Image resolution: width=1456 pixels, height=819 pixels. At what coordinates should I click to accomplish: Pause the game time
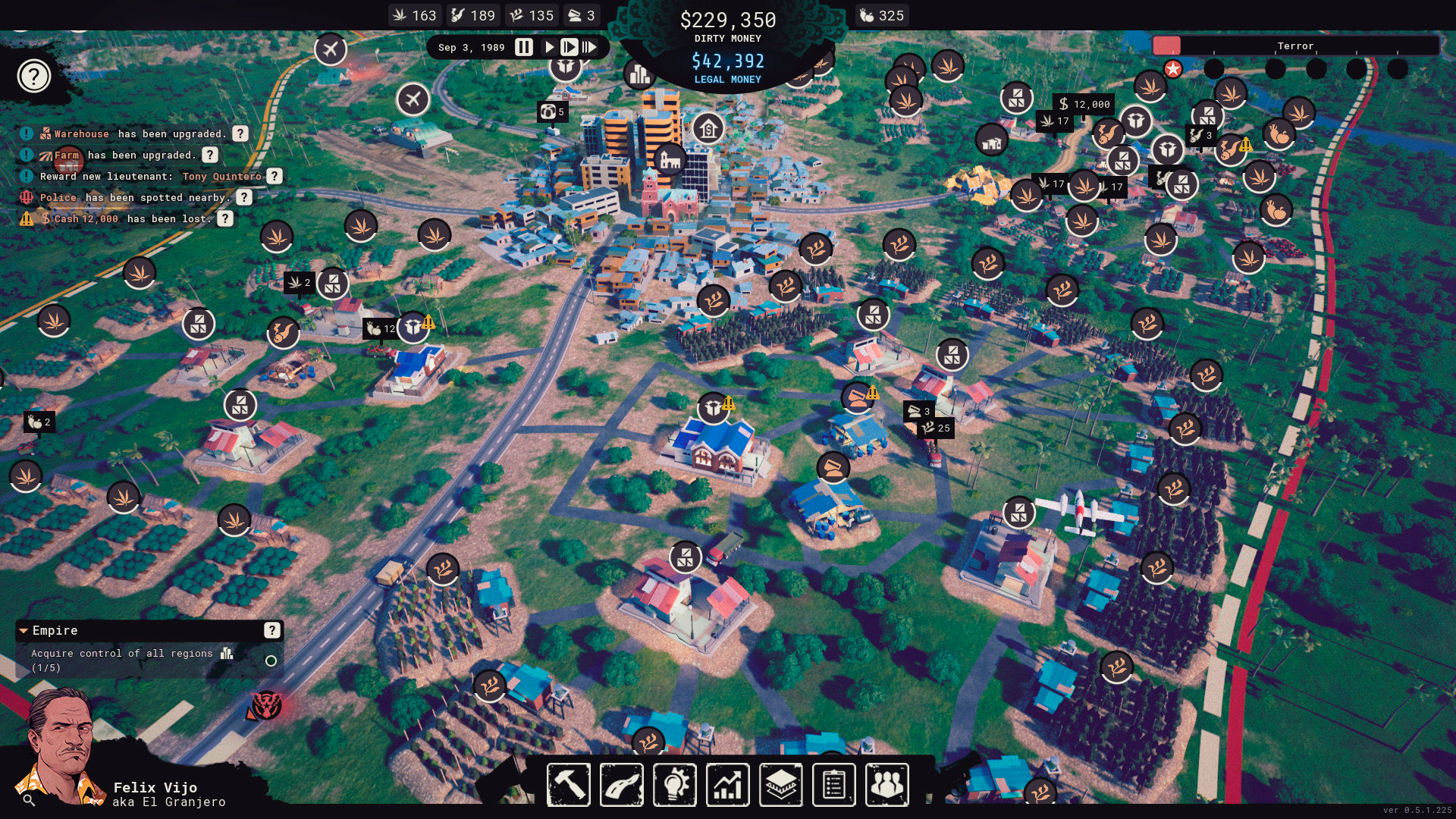click(x=524, y=47)
